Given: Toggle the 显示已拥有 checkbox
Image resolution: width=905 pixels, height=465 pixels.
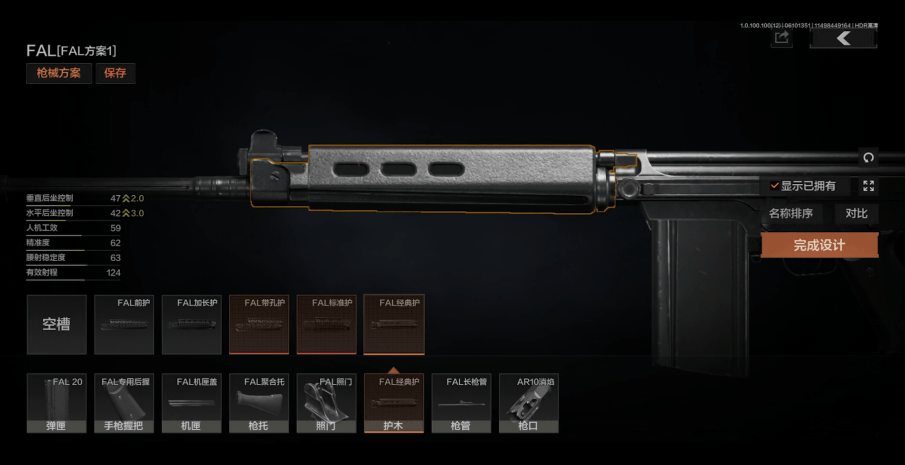Looking at the screenshot, I should click(x=775, y=186).
